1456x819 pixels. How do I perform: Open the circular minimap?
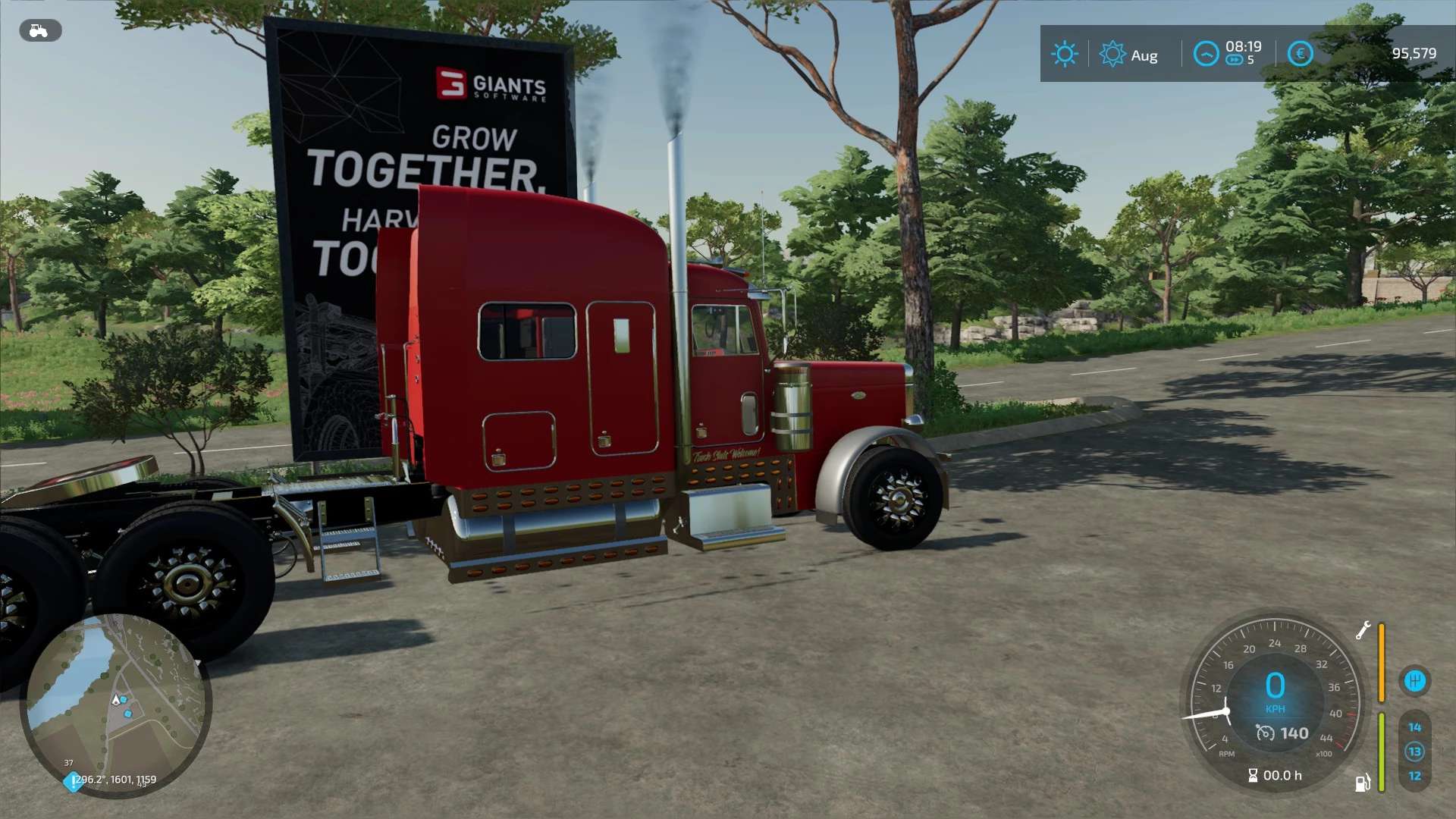[115, 705]
